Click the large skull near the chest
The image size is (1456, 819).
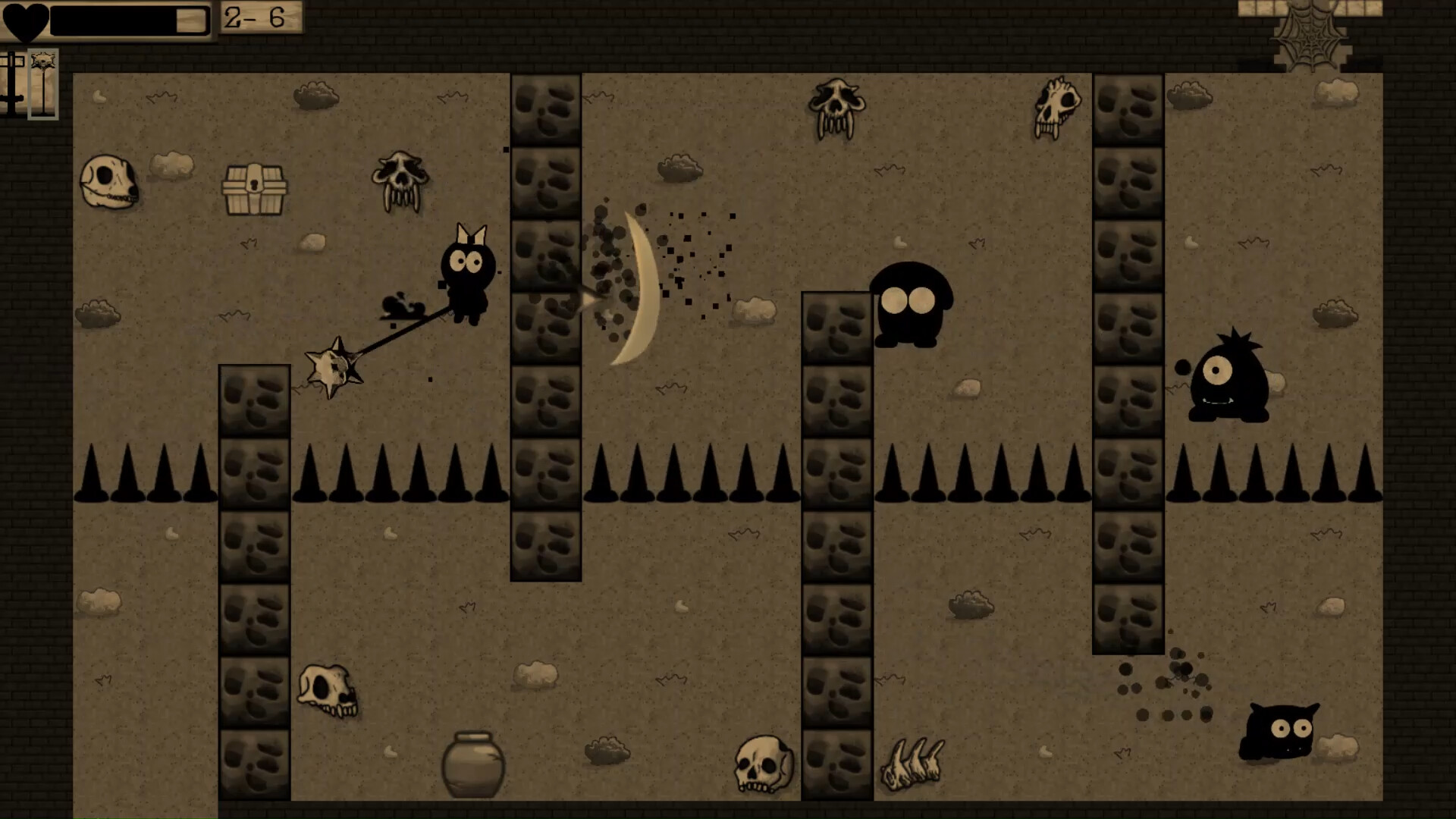(x=108, y=180)
